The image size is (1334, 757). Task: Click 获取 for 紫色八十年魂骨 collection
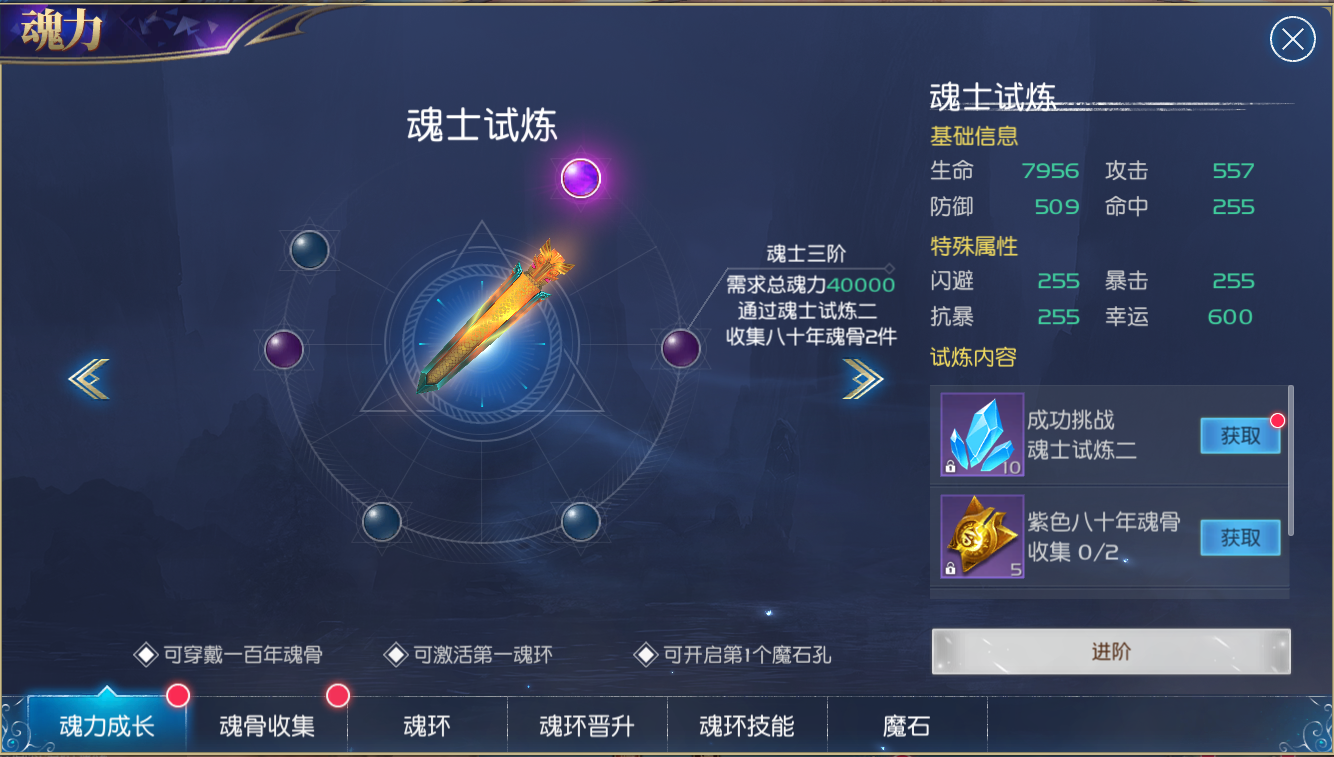click(x=1240, y=538)
